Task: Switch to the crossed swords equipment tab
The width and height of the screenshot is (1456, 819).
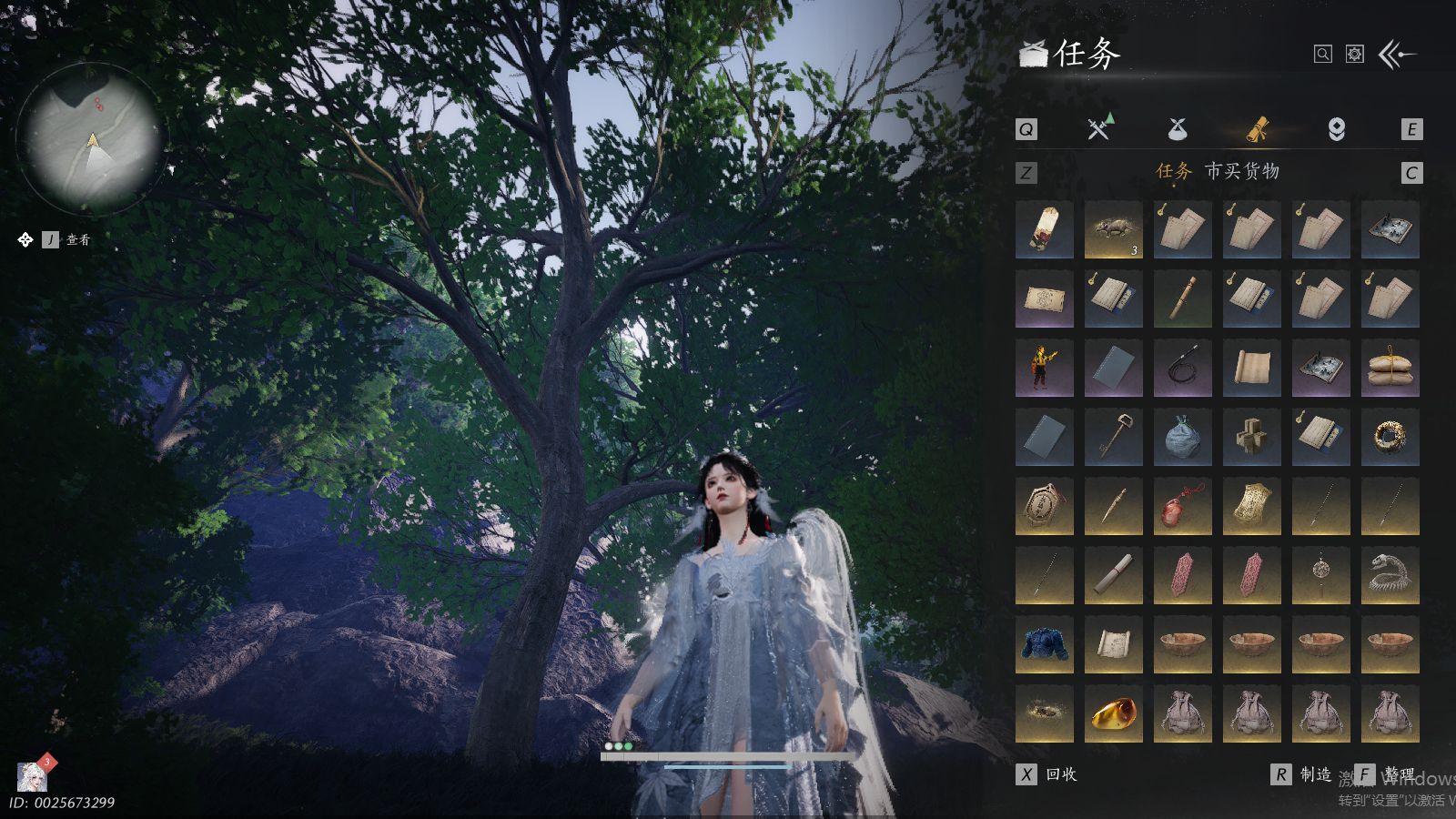Action: (x=1099, y=129)
